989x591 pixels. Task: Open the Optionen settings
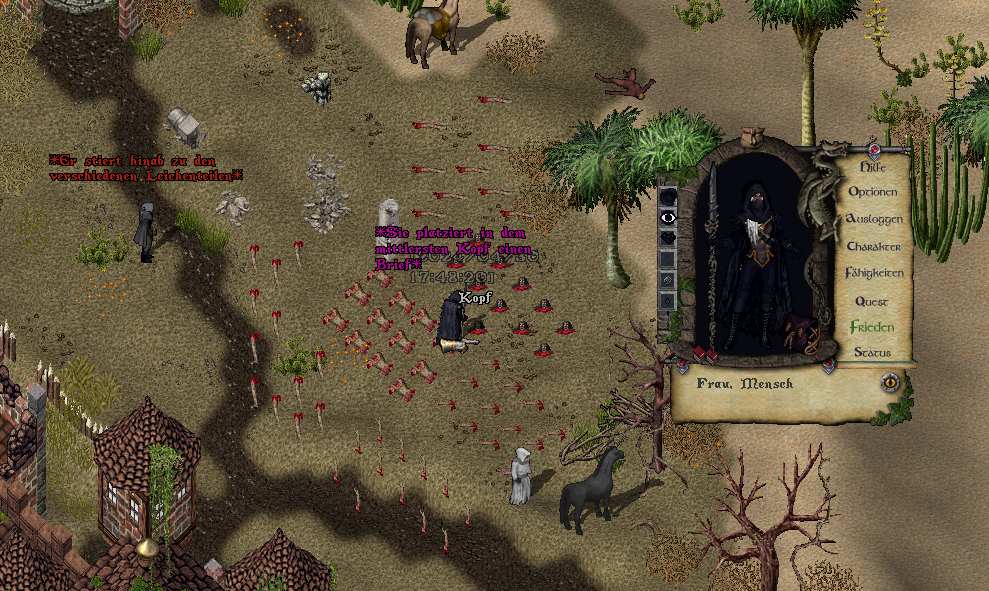click(x=872, y=191)
